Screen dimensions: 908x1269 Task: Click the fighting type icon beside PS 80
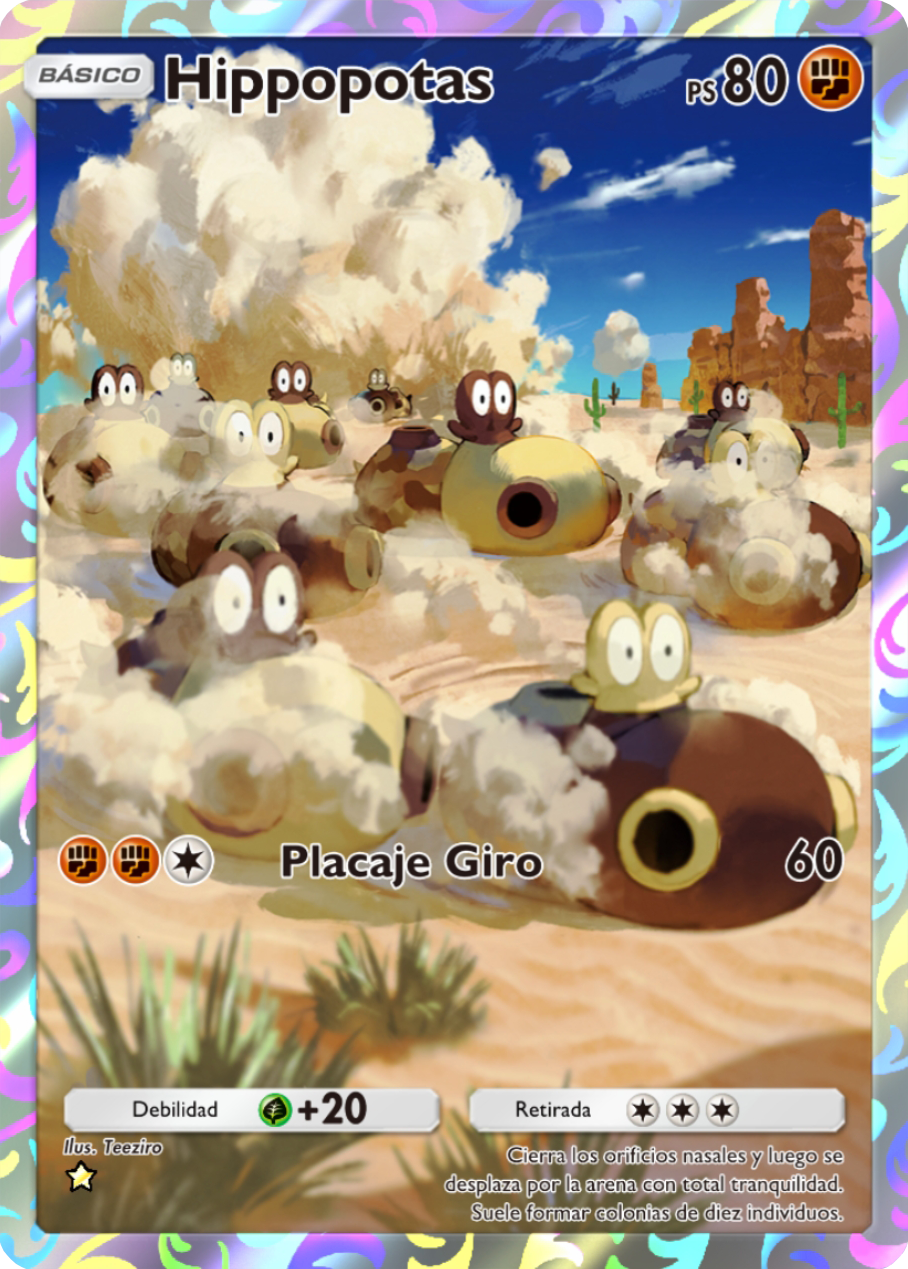[x=830, y=78]
